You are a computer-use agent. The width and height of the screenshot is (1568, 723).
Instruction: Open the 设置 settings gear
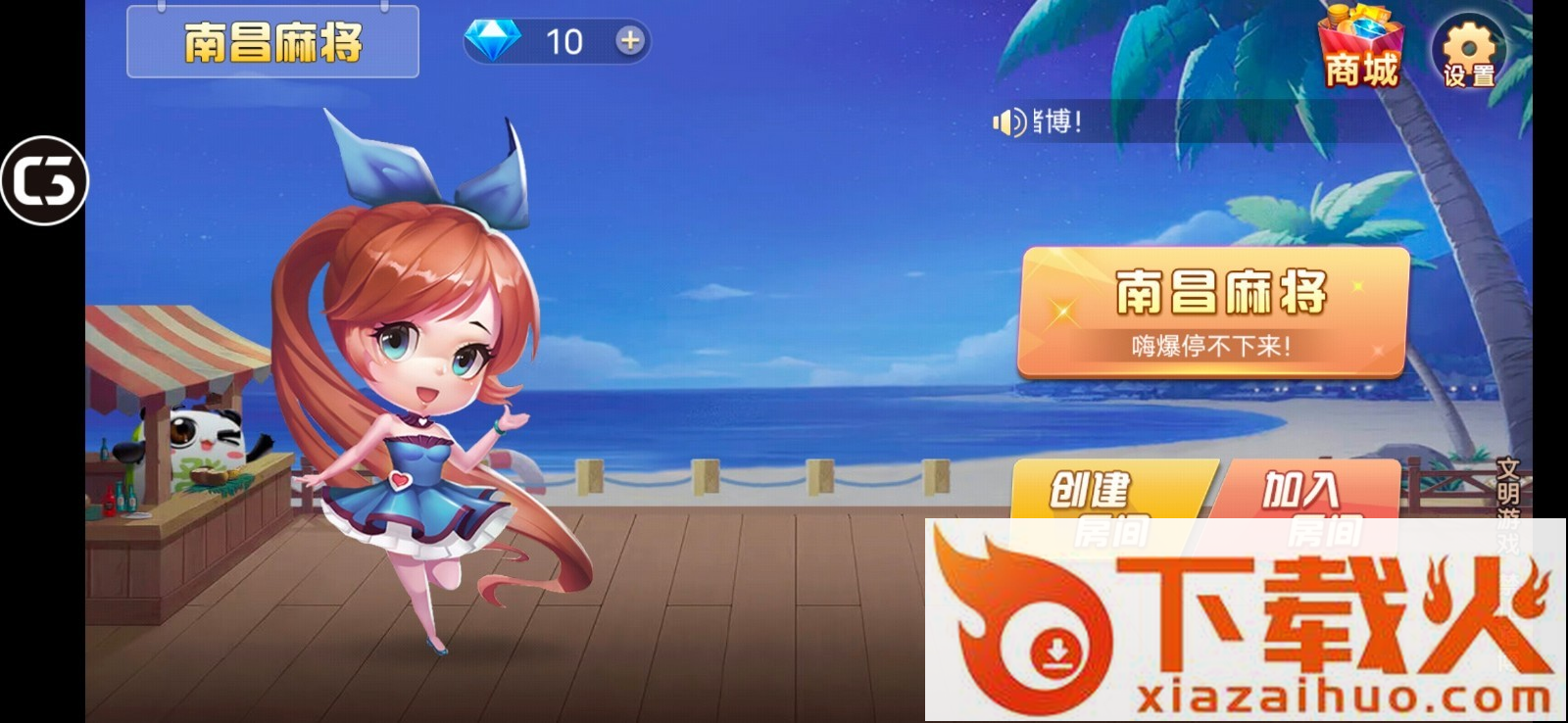coord(1468,52)
